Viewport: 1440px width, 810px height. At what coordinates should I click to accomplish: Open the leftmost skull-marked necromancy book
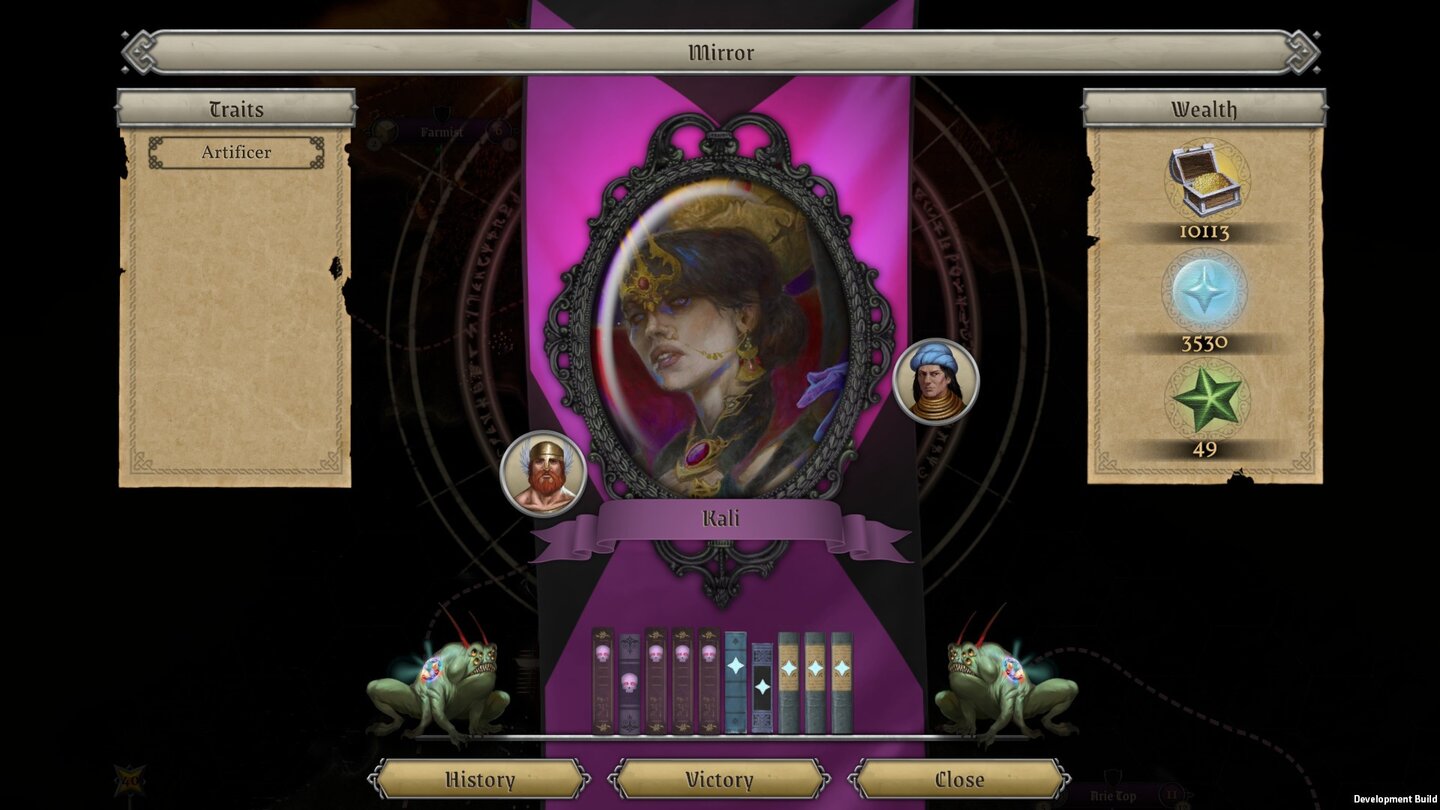601,680
